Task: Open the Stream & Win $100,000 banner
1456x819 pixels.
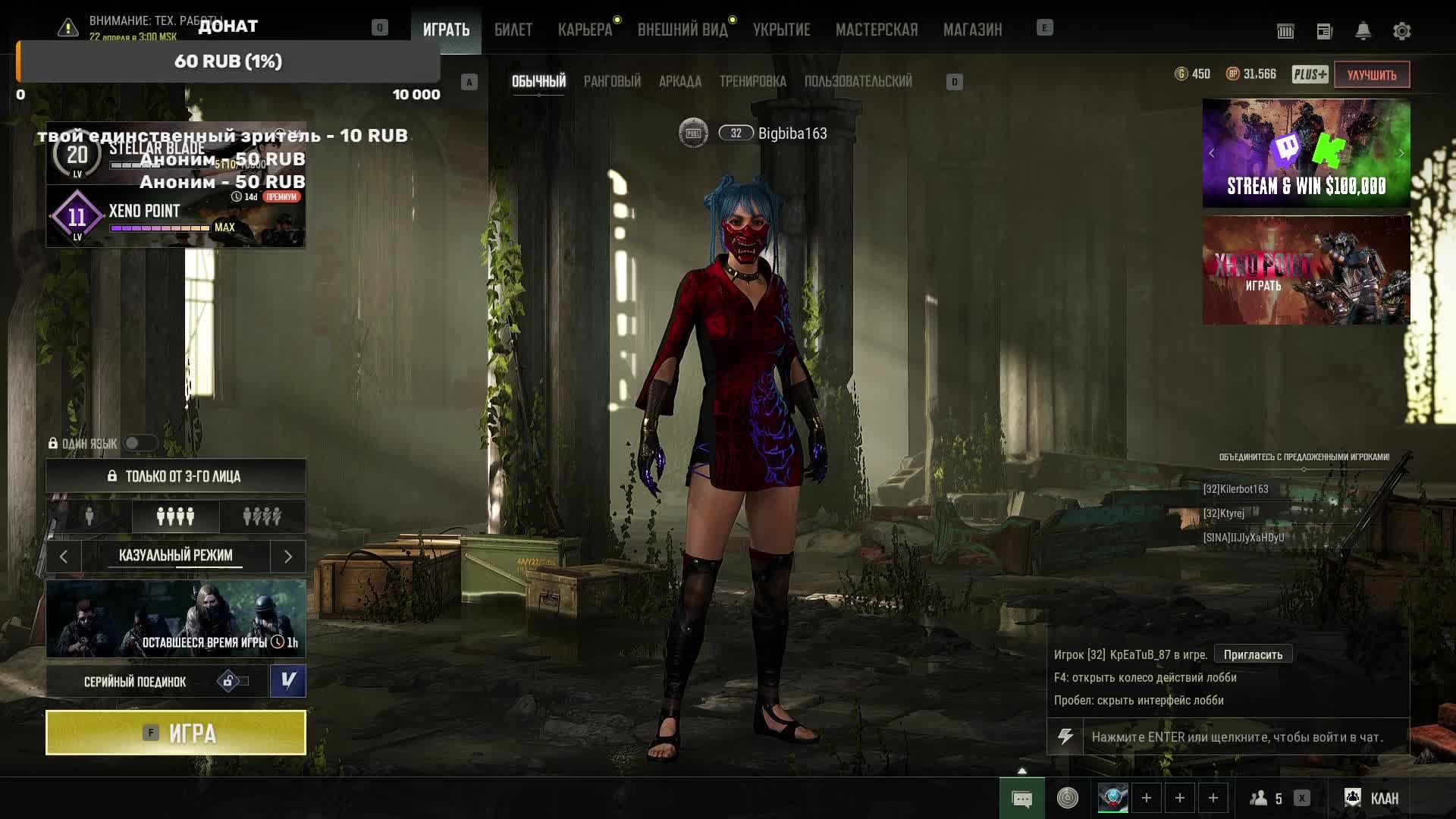Action: [1306, 153]
